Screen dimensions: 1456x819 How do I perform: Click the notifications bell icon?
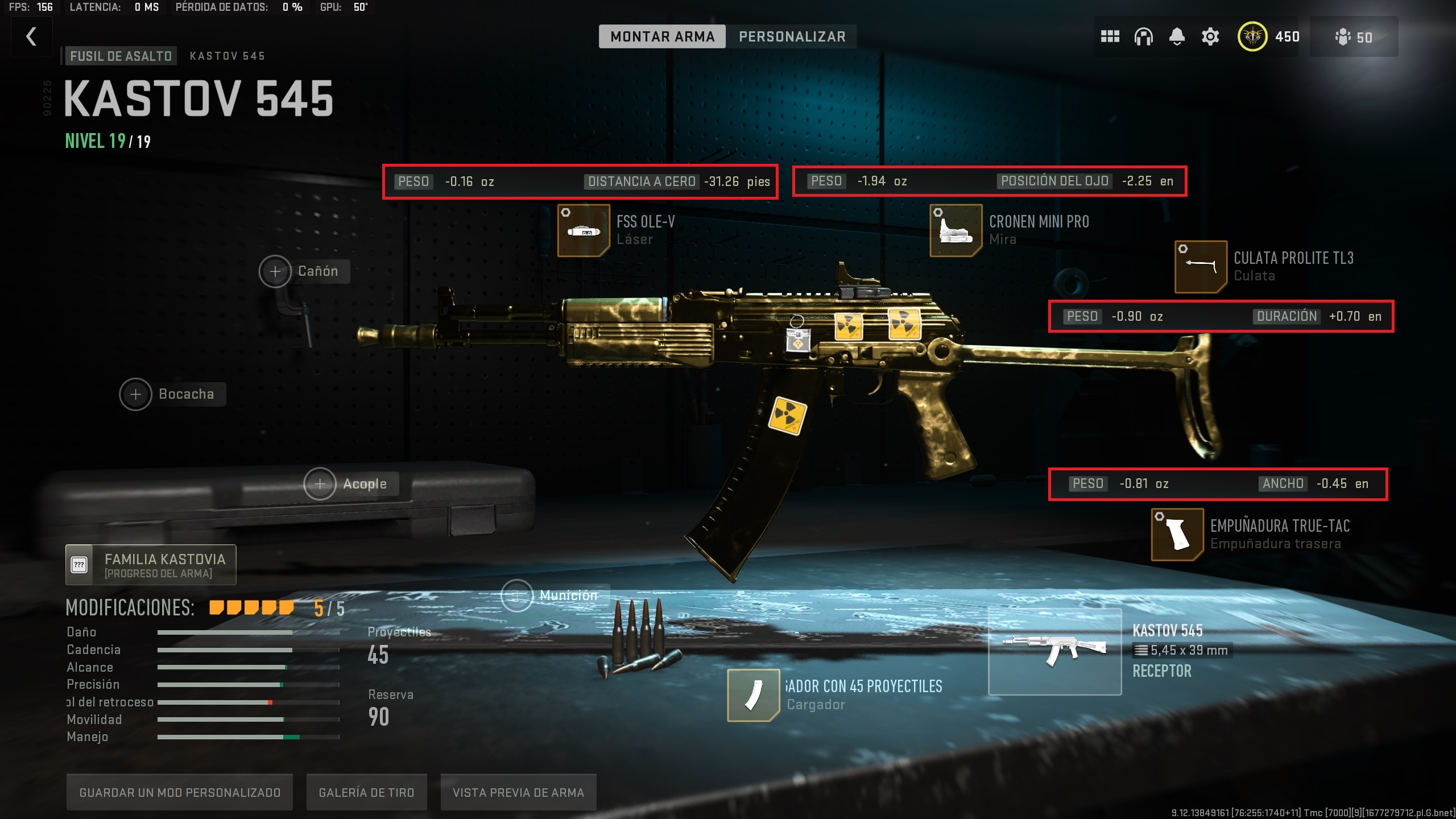[x=1176, y=36]
